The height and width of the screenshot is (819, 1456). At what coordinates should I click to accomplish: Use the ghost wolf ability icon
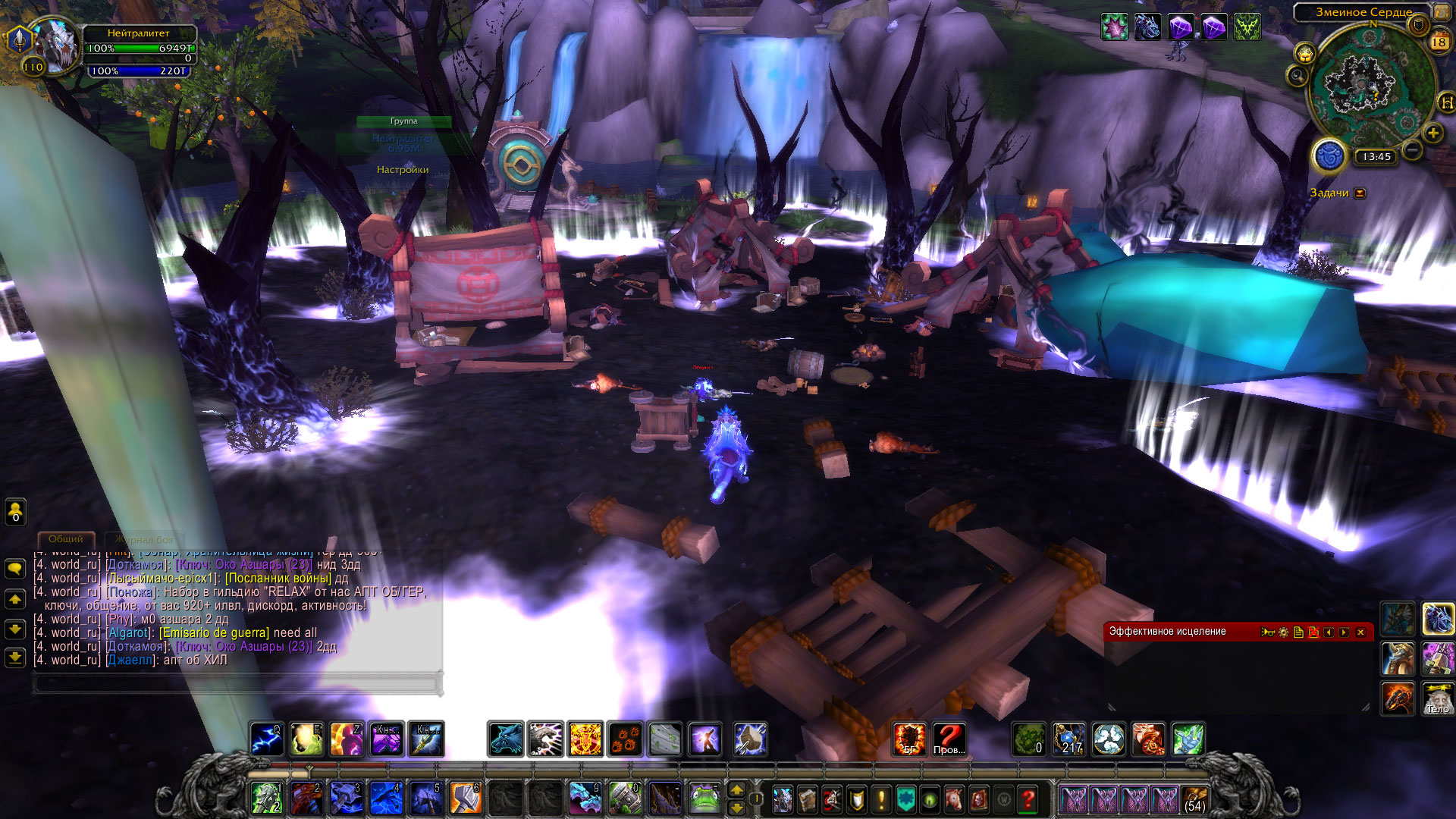[505, 739]
